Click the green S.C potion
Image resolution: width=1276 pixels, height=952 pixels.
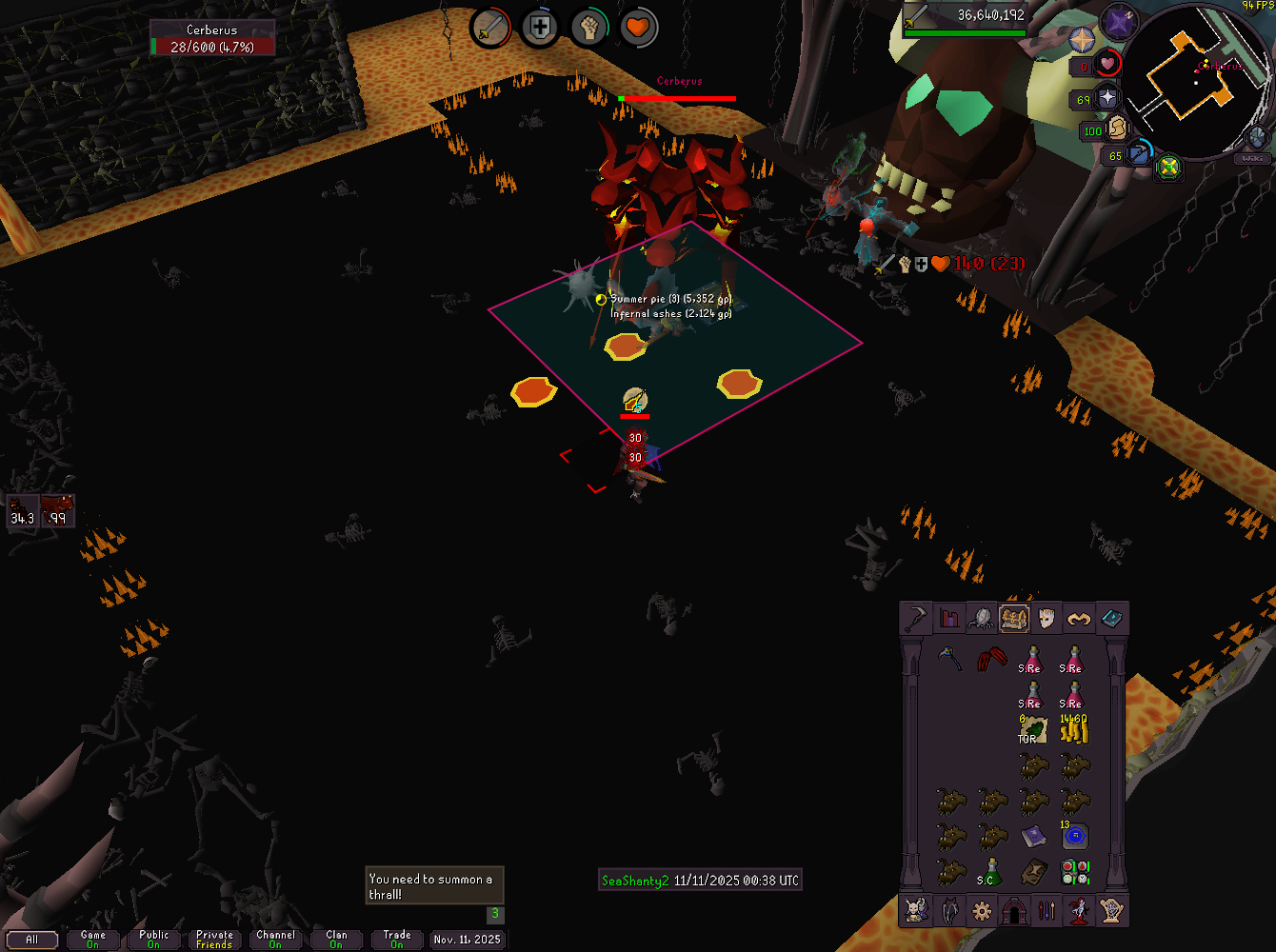click(x=991, y=871)
